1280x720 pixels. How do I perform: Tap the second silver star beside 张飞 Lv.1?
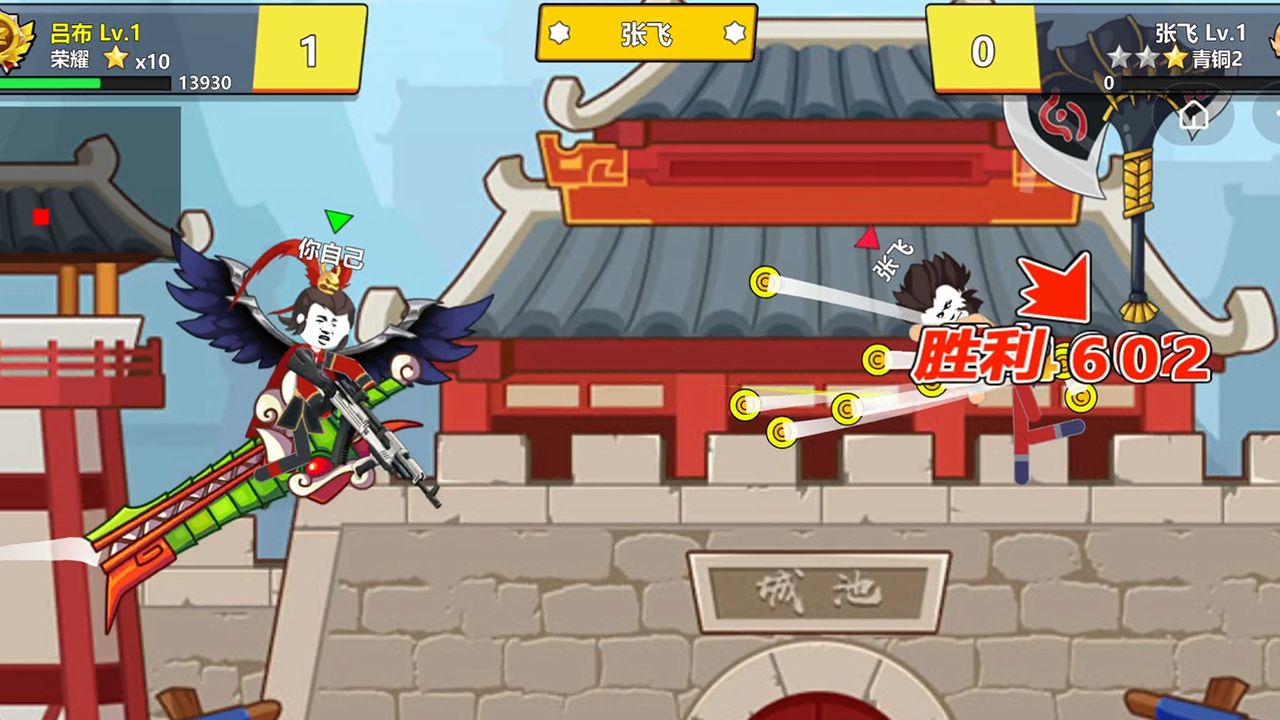coord(1146,58)
